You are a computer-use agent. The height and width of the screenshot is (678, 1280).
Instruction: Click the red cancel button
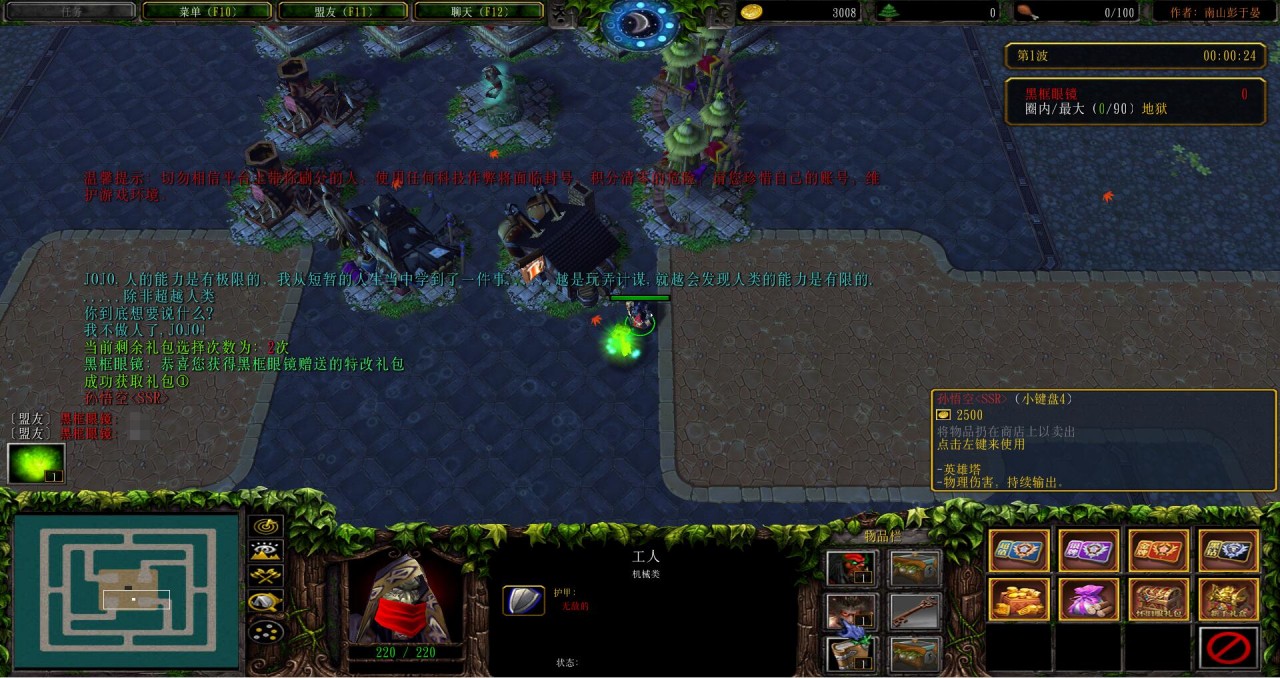point(1228,648)
